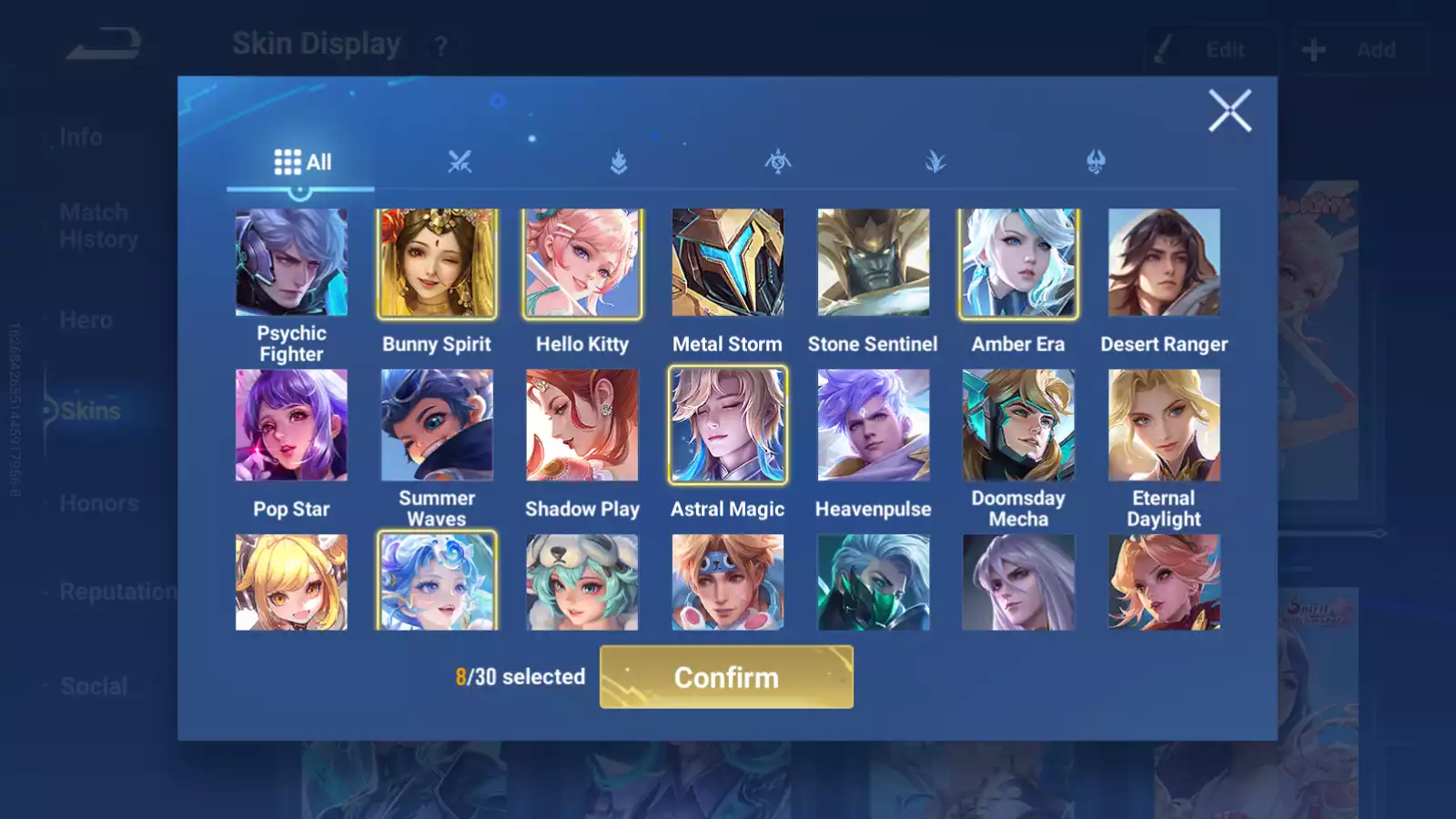Screen dimensions: 1456x819
Task: Filter skins by crossed swords category
Action: tap(460, 163)
